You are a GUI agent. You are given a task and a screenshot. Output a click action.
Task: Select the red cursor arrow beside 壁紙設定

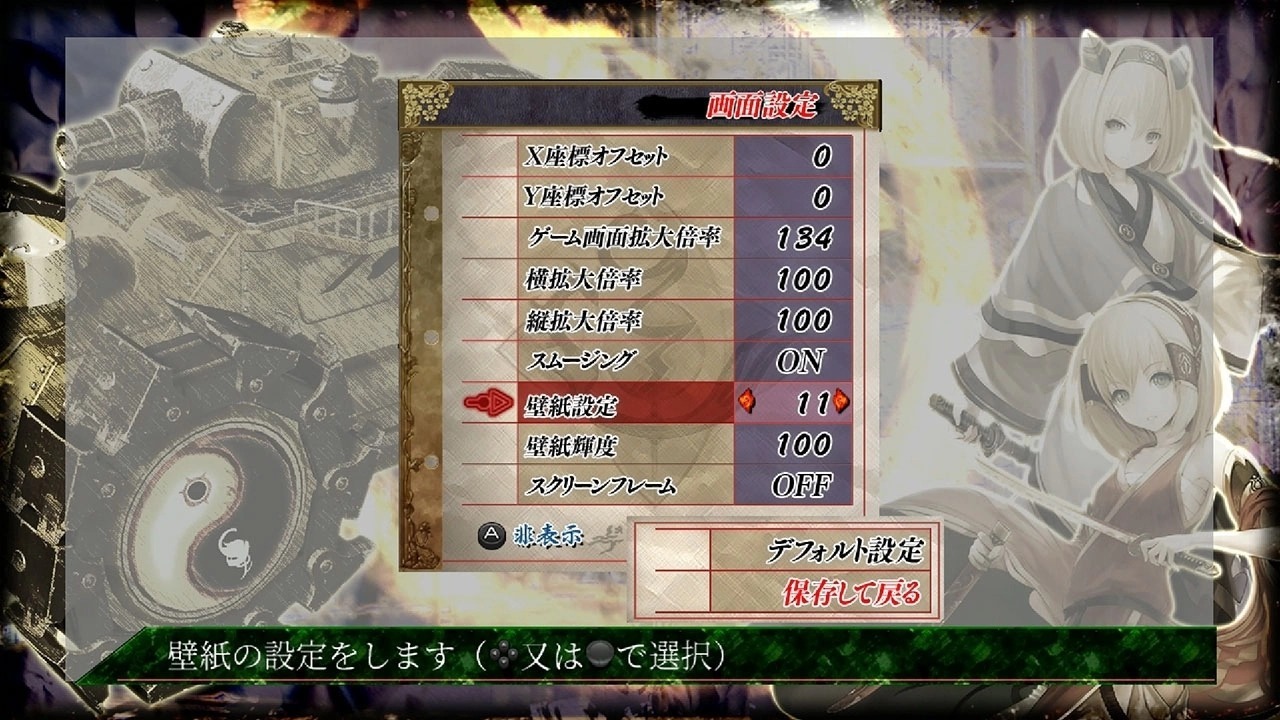pos(490,404)
